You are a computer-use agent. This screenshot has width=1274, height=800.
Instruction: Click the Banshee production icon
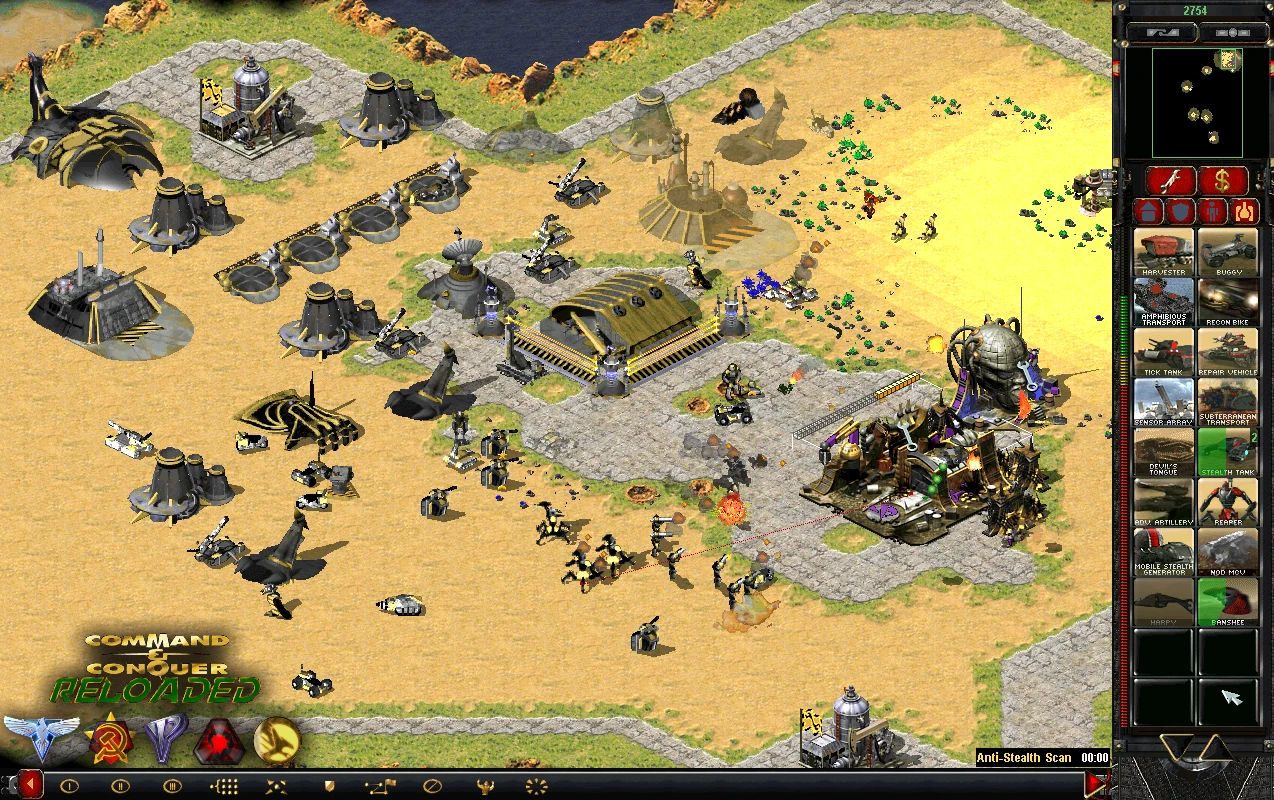tap(1228, 602)
